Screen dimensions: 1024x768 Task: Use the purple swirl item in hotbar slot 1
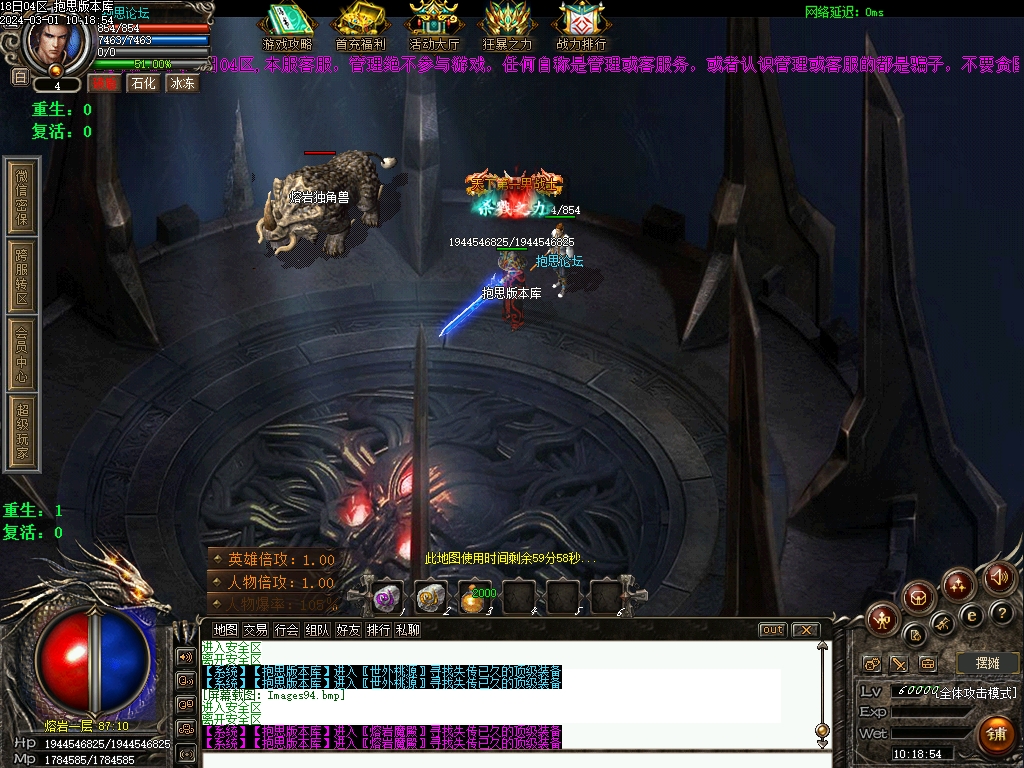[x=387, y=598]
